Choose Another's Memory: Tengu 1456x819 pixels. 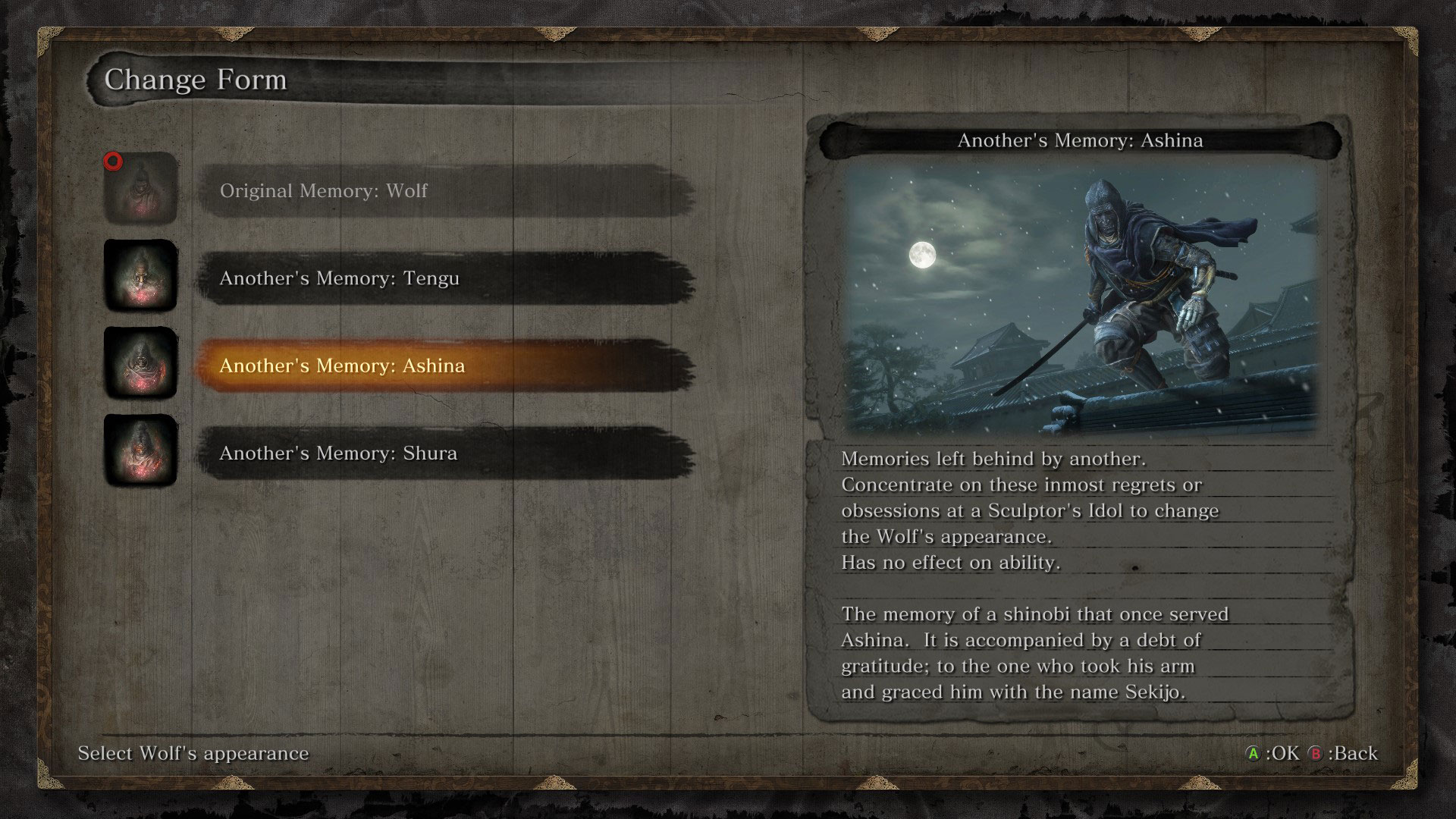[x=446, y=278]
